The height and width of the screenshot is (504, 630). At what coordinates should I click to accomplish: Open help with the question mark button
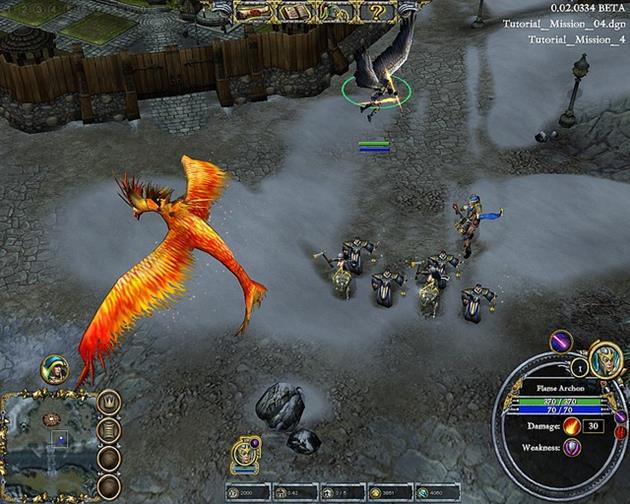[378, 12]
